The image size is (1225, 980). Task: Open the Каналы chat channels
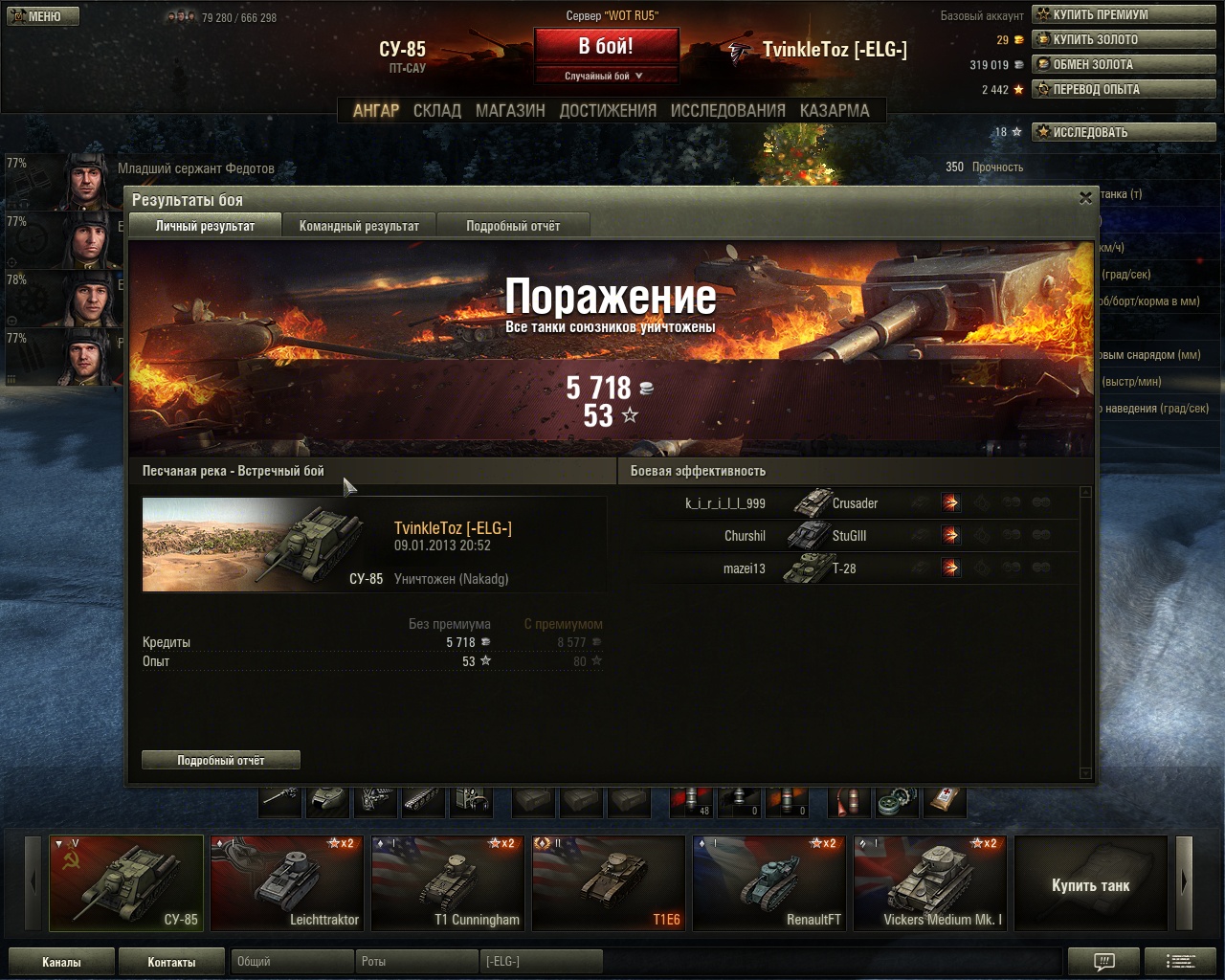(61, 962)
